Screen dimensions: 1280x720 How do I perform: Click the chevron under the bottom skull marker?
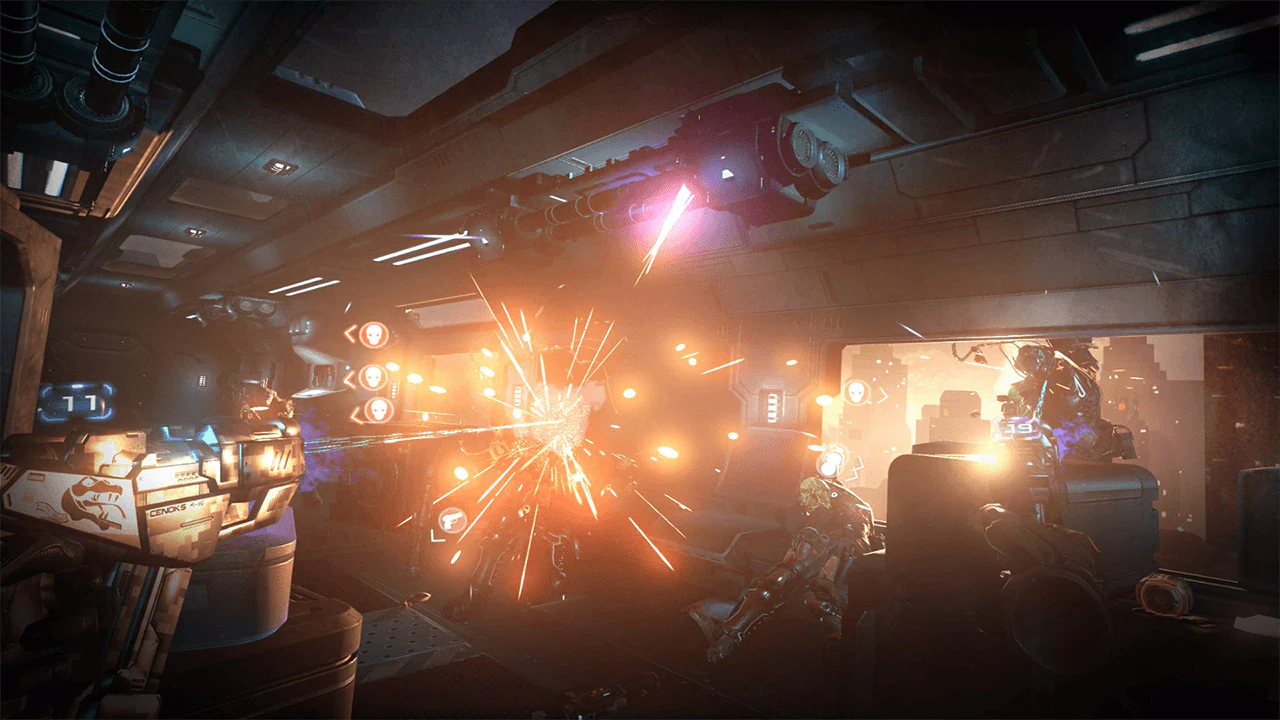click(x=353, y=414)
